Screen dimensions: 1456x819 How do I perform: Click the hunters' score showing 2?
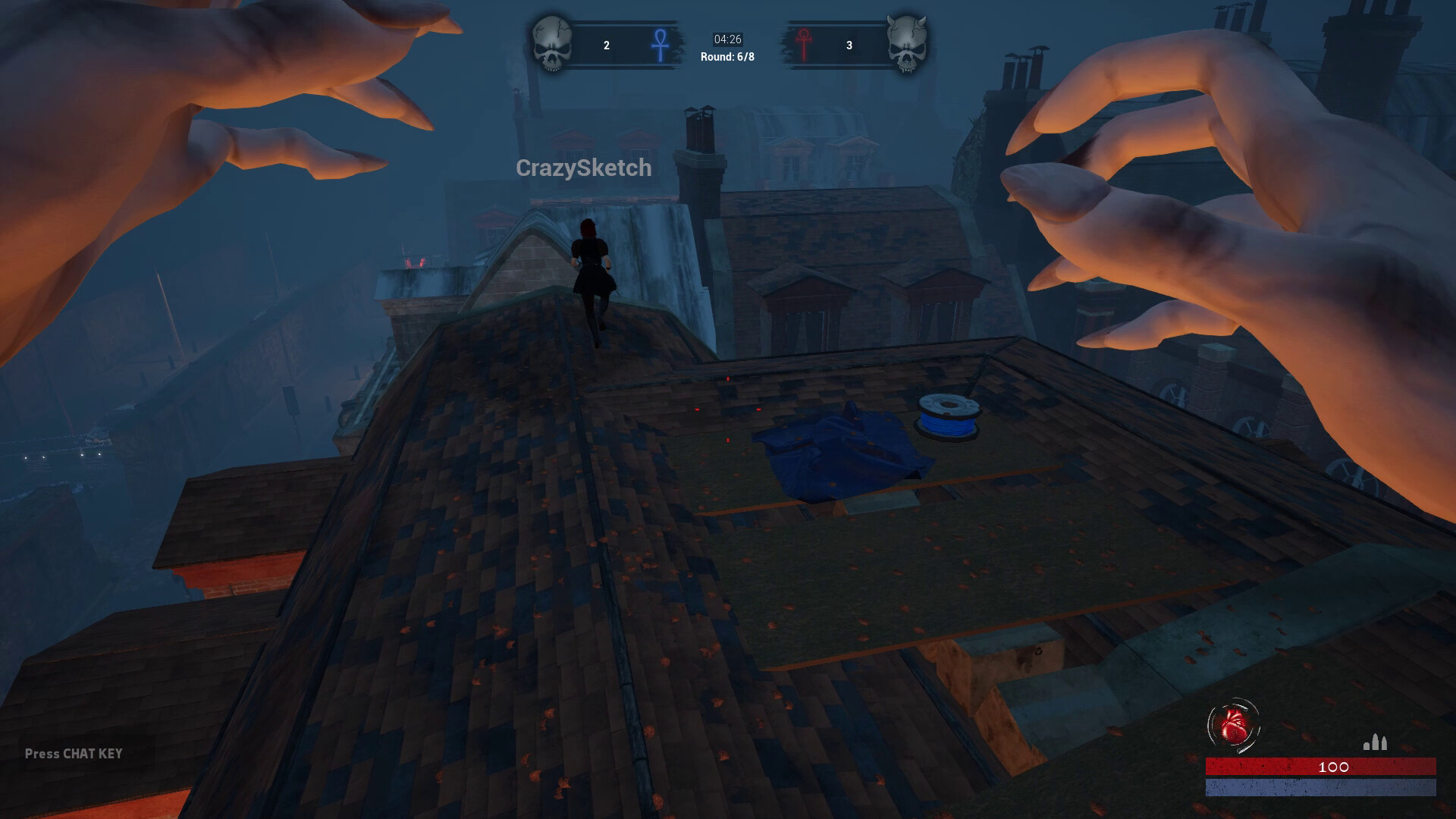[606, 45]
